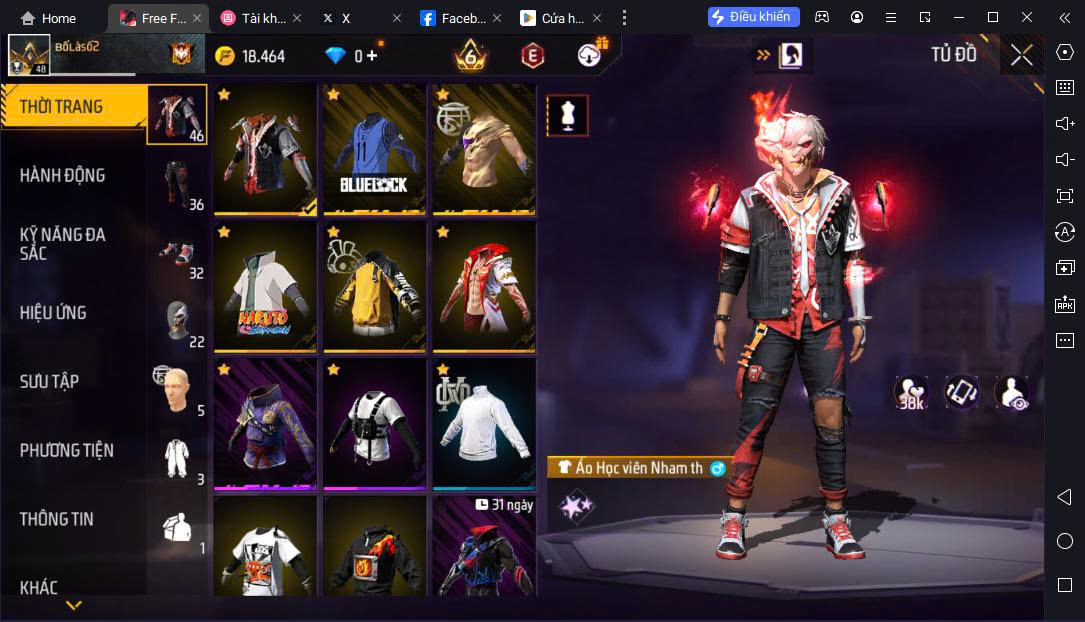The width and height of the screenshot is (1085, 622).
Task: Choose the Naruto Shippuden white jacket
Action: coord(265,286)
